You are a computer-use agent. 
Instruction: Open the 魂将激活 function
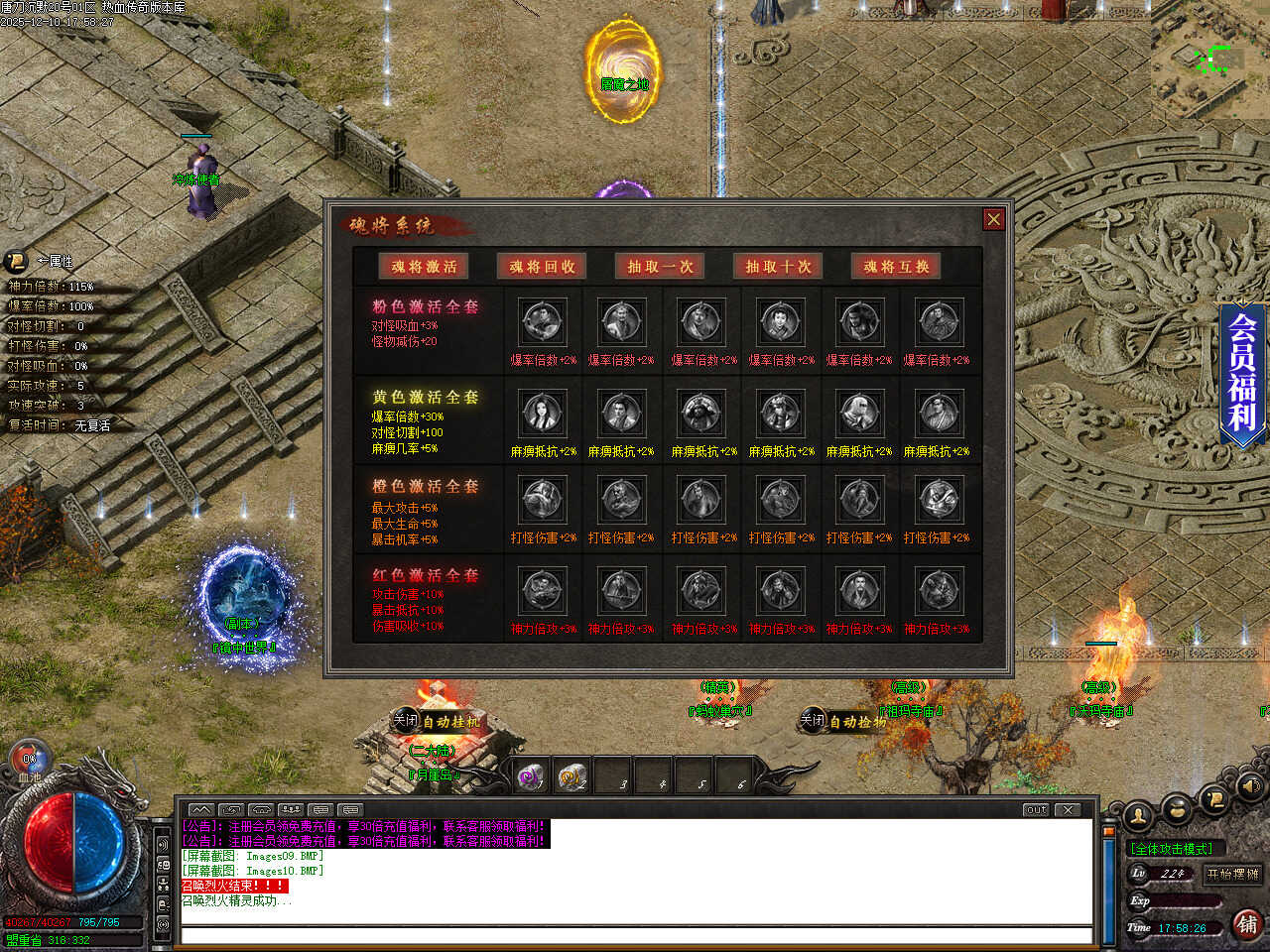(x=424, y=266)
